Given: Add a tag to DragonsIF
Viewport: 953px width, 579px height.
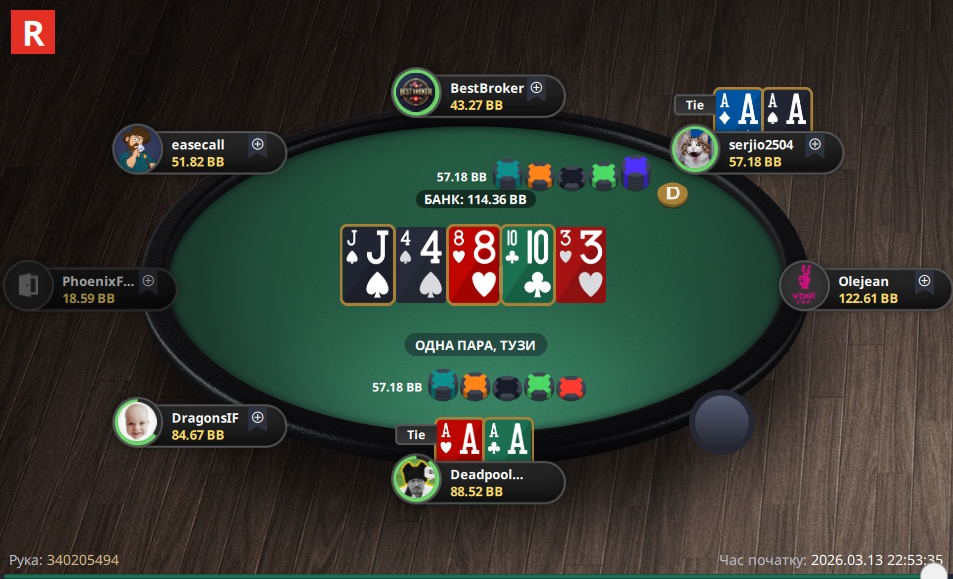Looking at the screenshot, I should pos(258,417).
